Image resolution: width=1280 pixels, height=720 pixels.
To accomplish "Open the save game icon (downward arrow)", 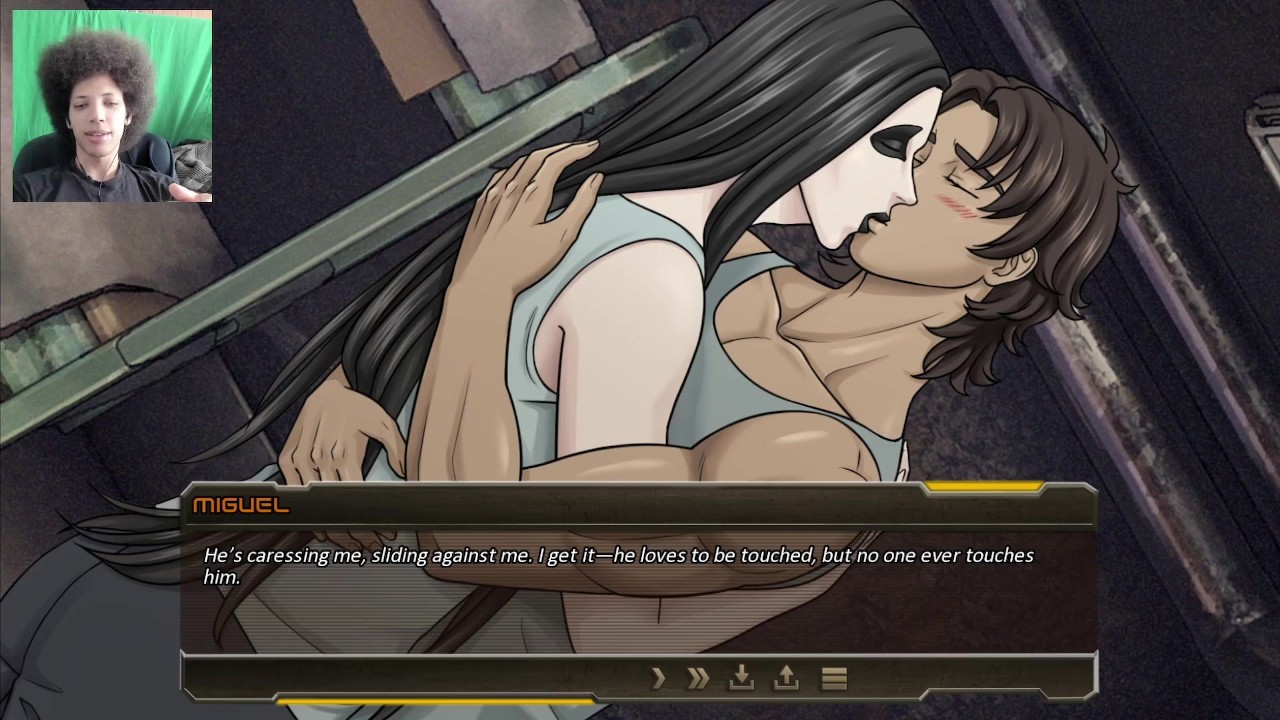I will point(741,679).
